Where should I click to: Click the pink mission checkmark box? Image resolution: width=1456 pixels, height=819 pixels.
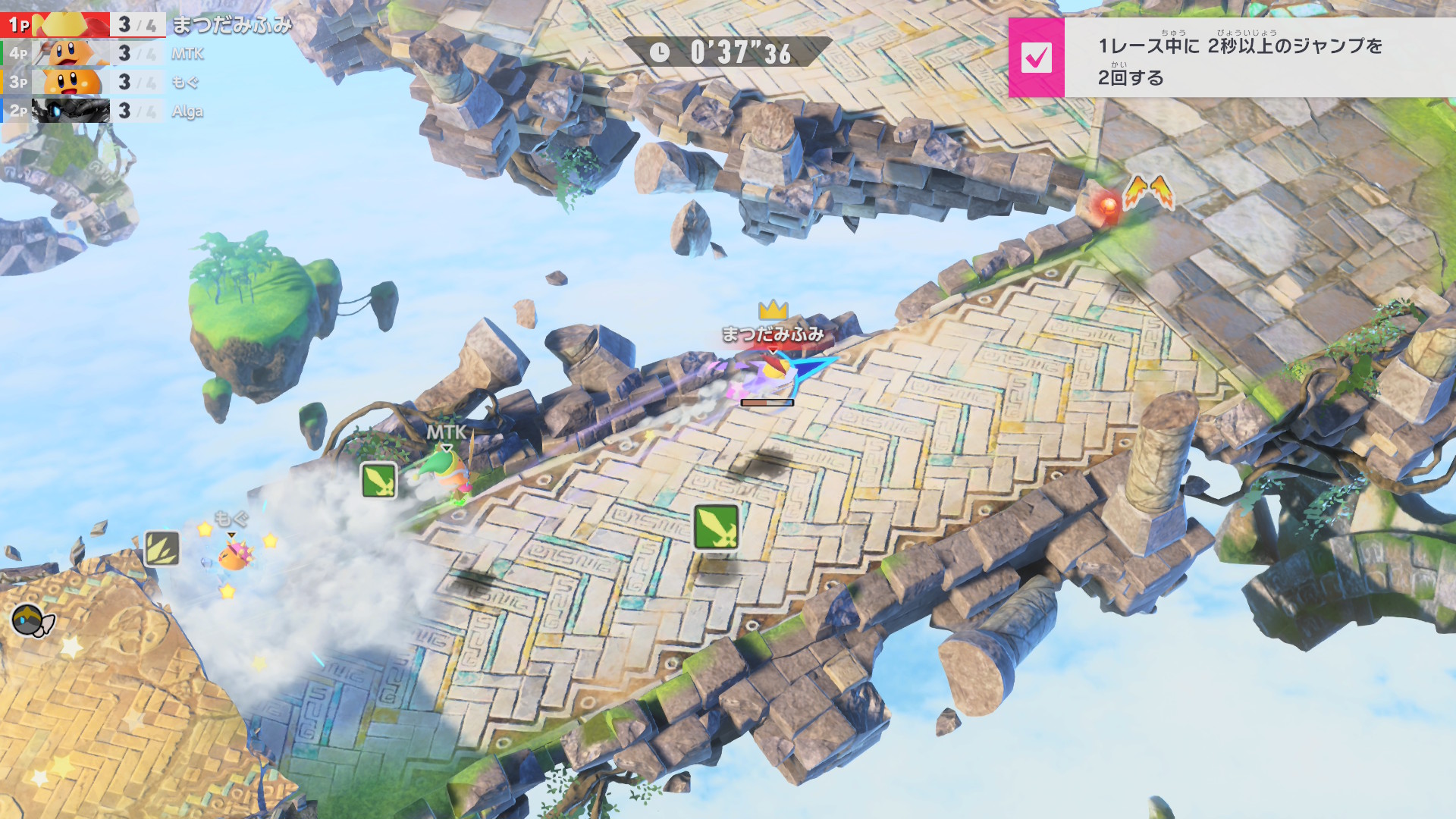click(x=1037, y=58)
